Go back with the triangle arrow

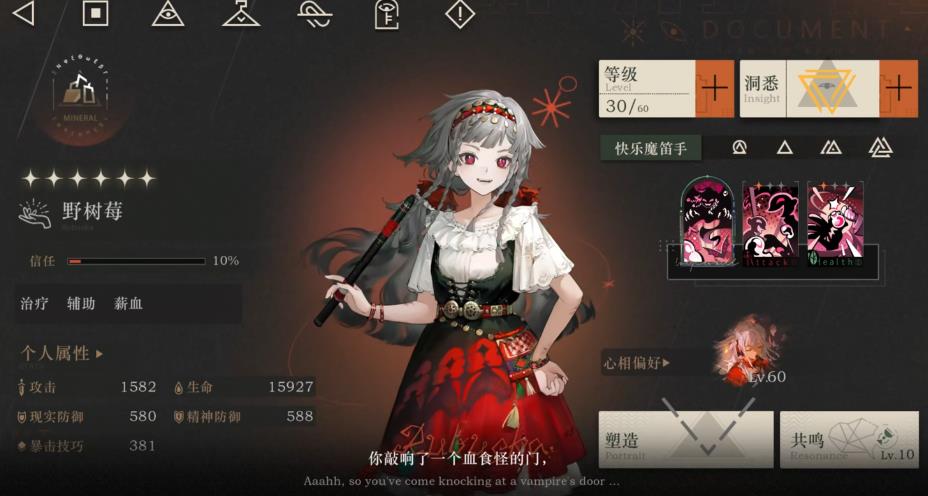coord(22,13)
